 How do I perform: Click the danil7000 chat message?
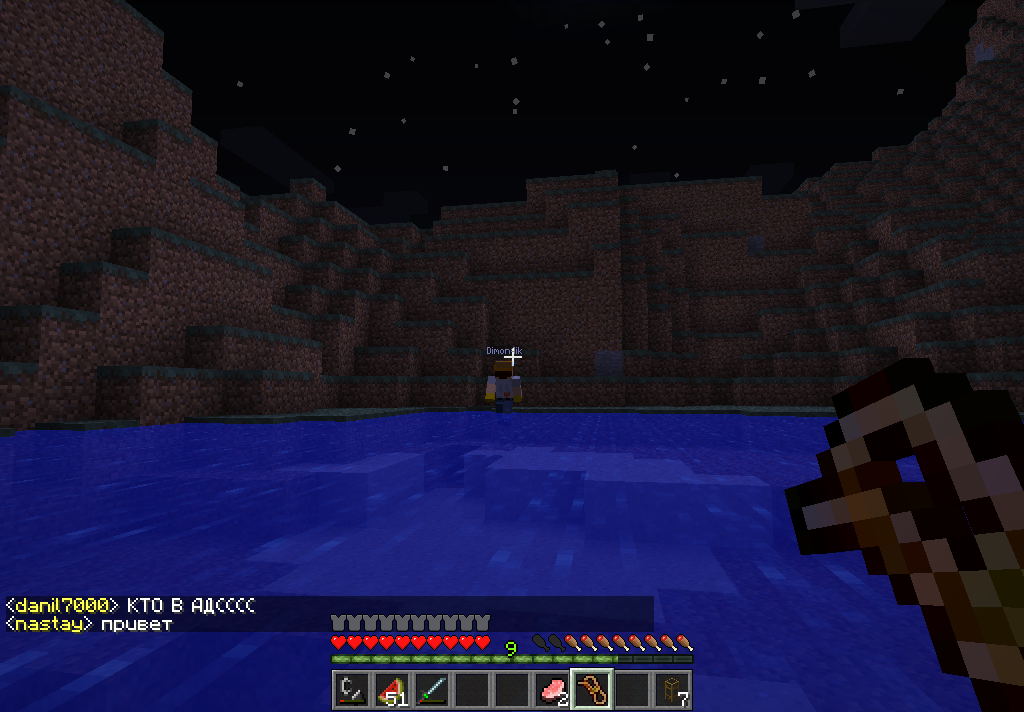click(x=130, y=606)
